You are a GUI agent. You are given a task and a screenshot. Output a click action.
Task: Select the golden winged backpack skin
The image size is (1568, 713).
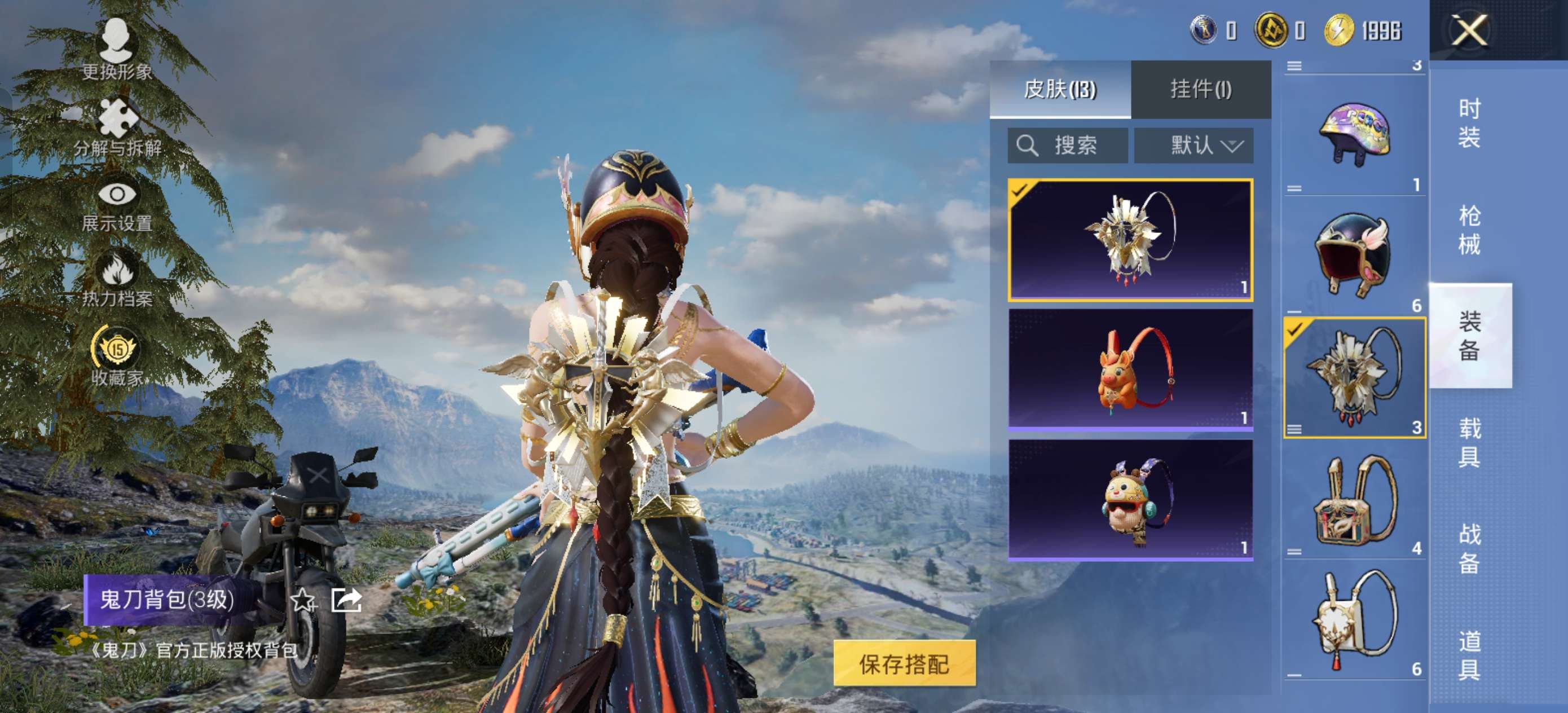(x=1130, y=240)
